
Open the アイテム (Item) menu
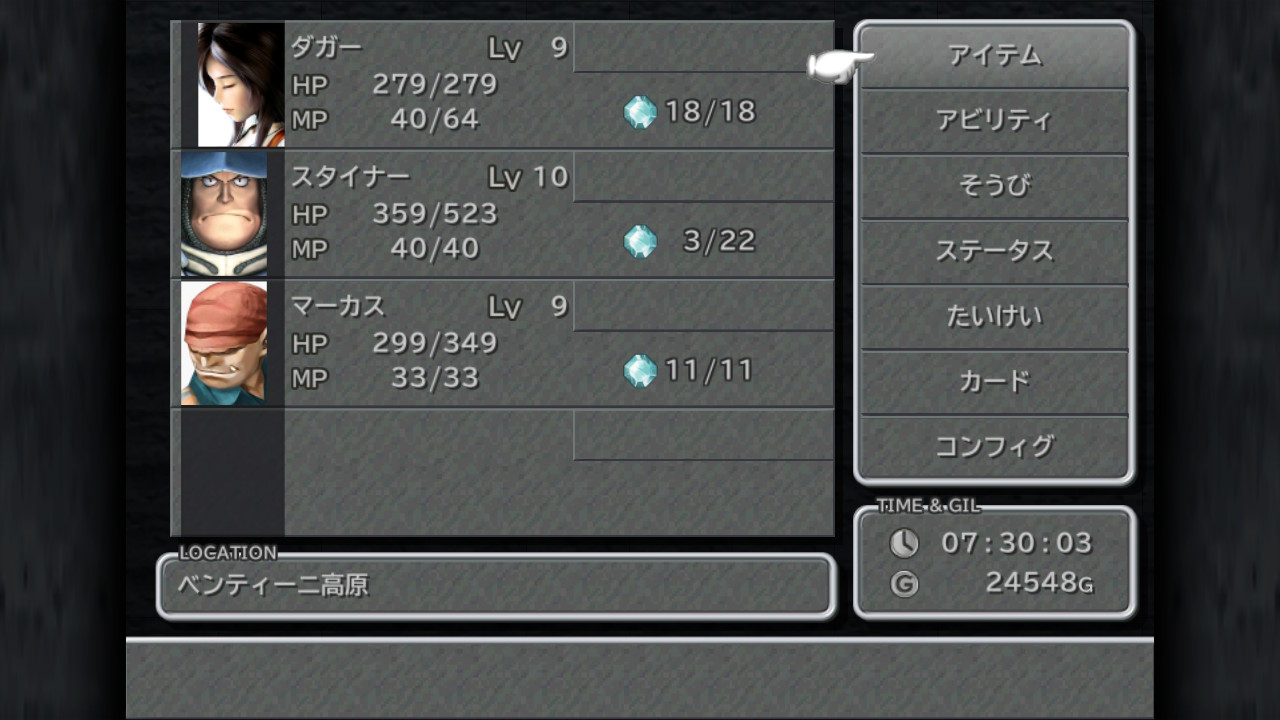(995, 57)
